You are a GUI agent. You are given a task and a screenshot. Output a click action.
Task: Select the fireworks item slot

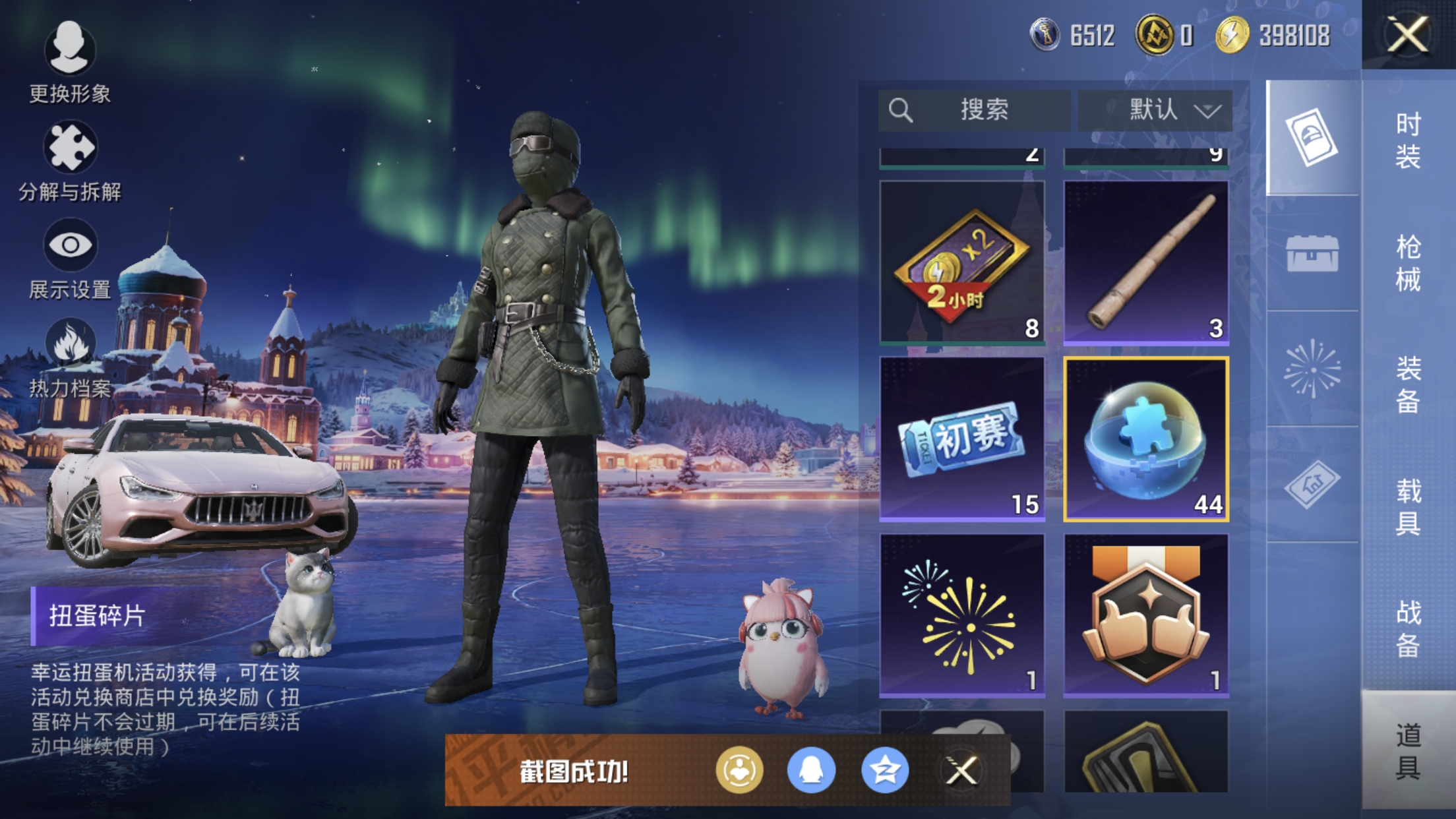(962, 615)
